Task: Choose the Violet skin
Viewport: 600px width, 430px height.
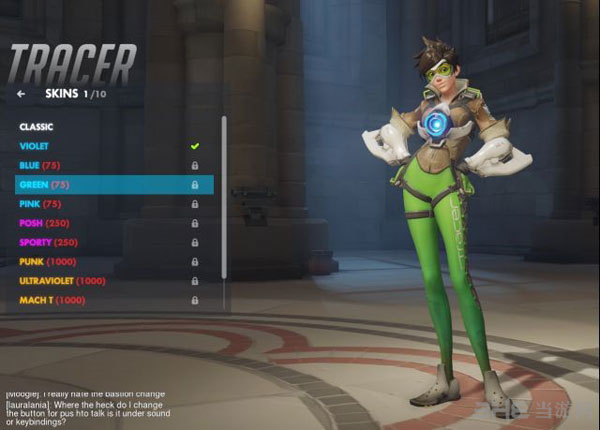Action: [x=34, y=146]
